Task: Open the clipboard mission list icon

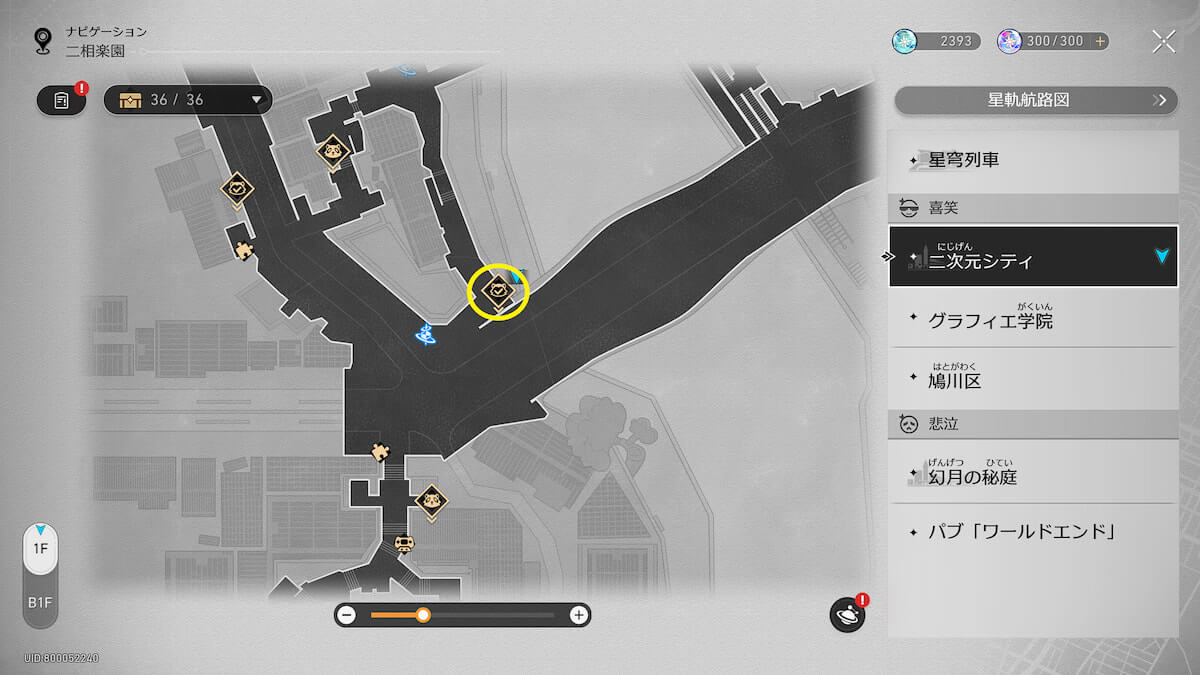Action: point(62,100)
